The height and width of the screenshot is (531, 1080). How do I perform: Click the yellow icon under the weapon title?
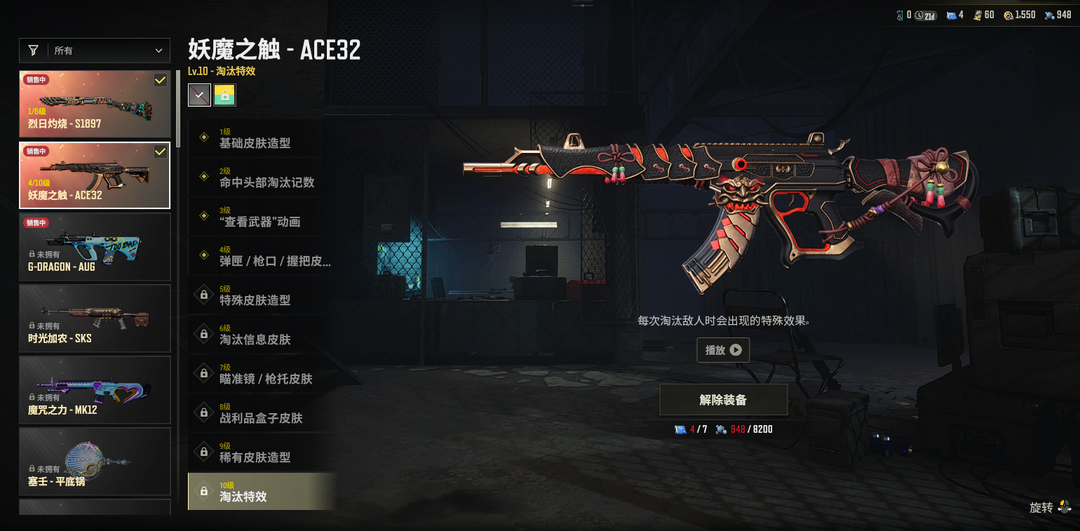224,95
